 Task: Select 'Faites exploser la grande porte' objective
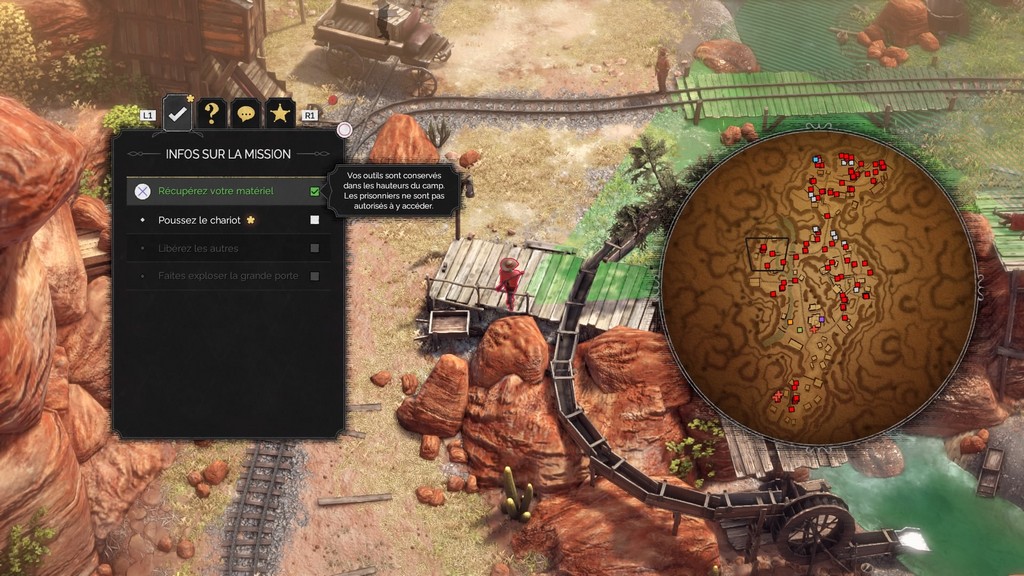(228, 276)
